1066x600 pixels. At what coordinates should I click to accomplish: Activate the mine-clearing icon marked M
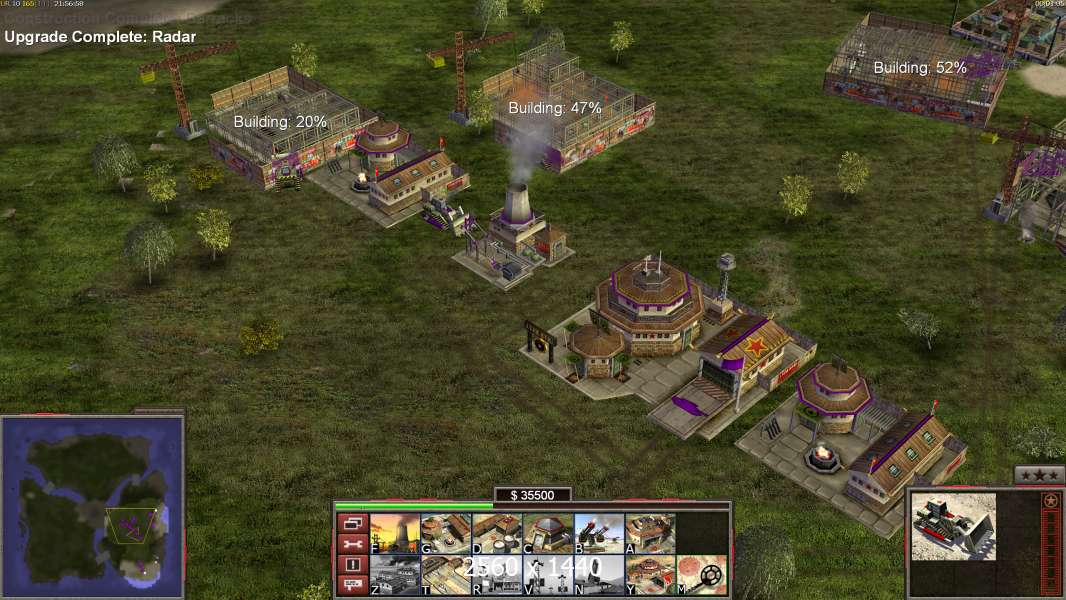(701, 575)
